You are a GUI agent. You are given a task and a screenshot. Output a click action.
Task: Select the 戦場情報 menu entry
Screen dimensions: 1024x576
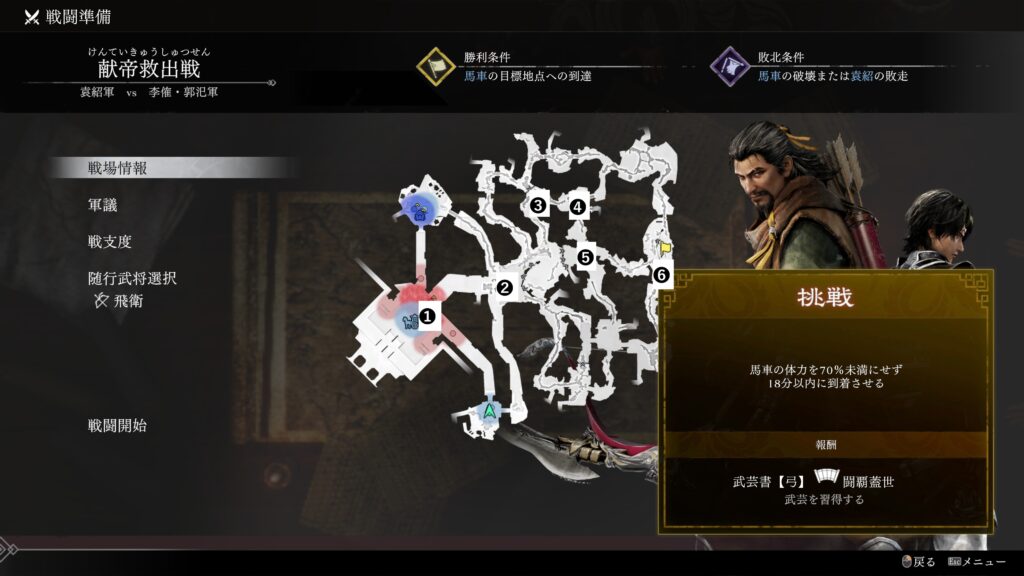[118, 168]
